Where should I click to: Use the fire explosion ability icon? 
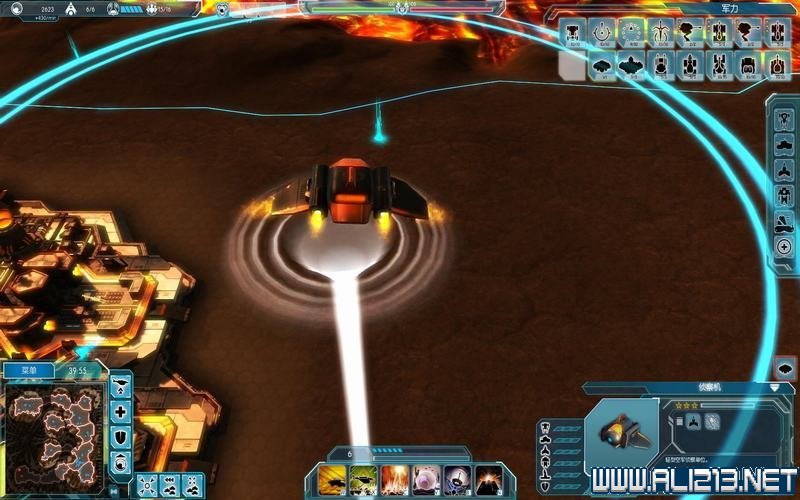click(394, 479)
